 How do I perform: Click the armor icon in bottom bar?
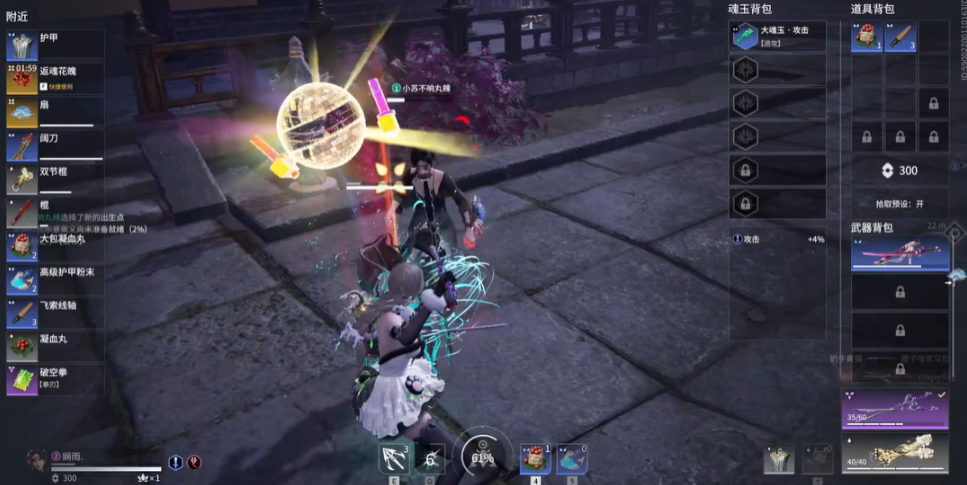[x=779, y=458]
